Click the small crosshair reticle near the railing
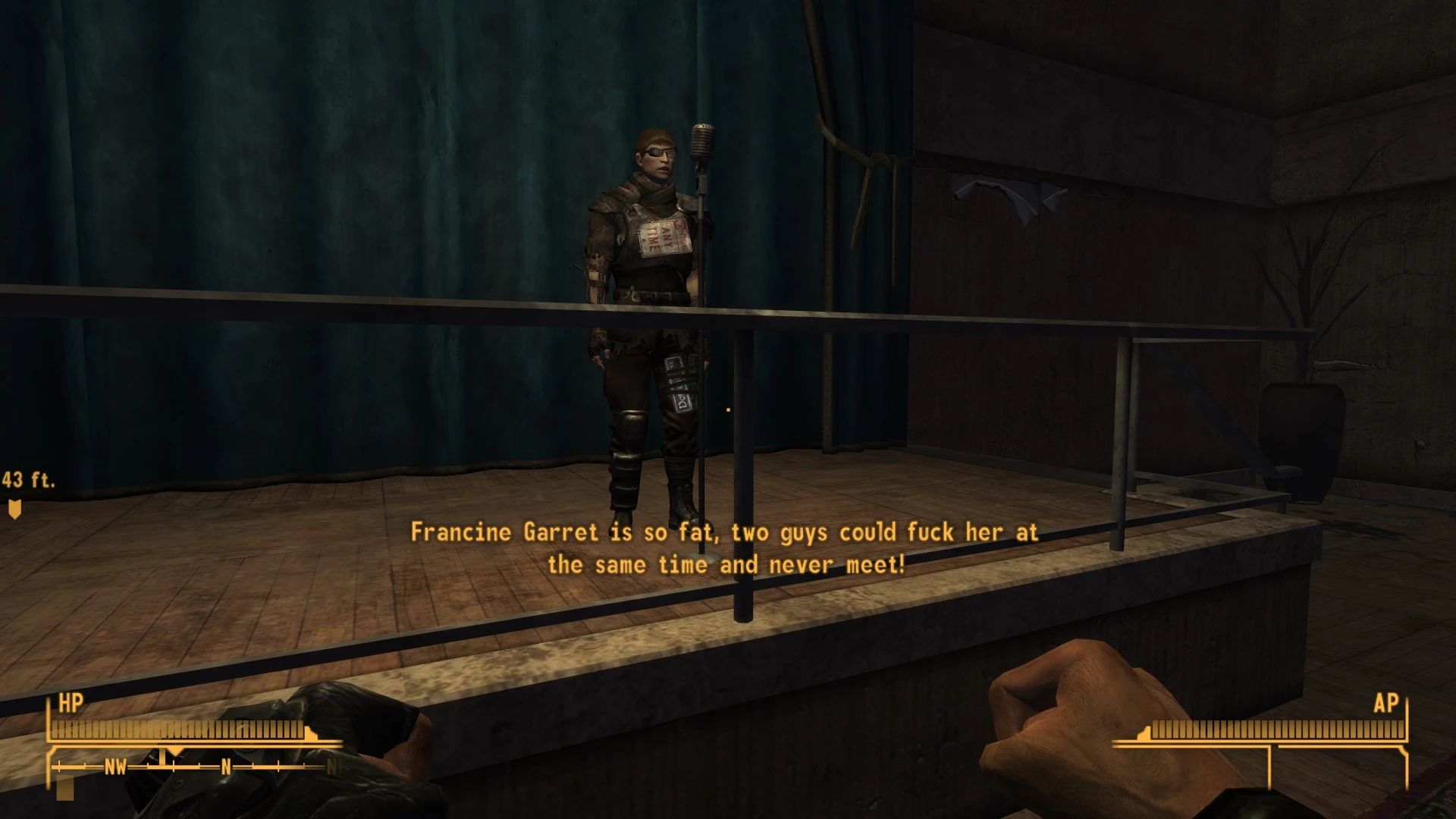 (727, 408)
